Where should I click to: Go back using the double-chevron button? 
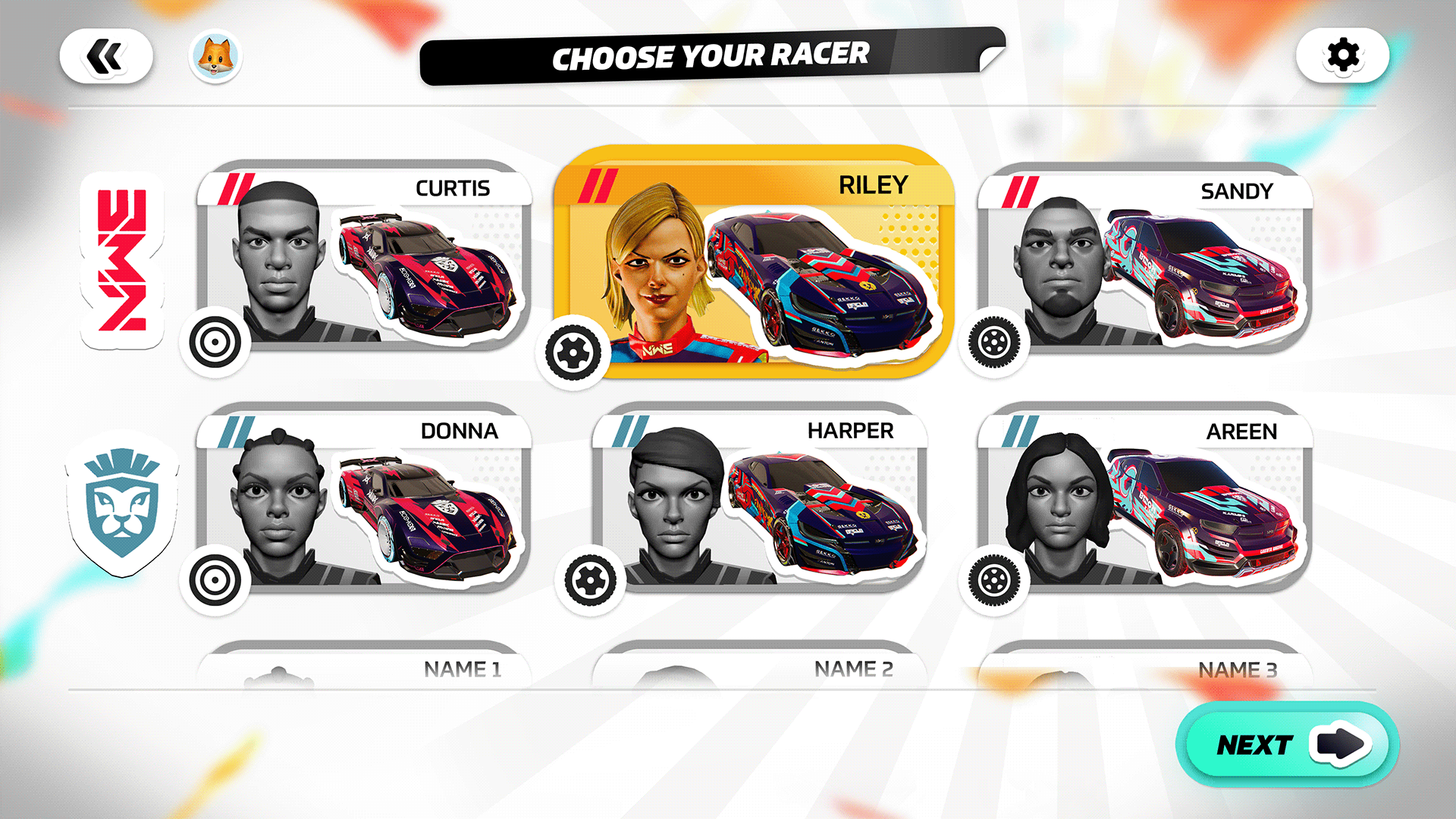click(108, 55)
